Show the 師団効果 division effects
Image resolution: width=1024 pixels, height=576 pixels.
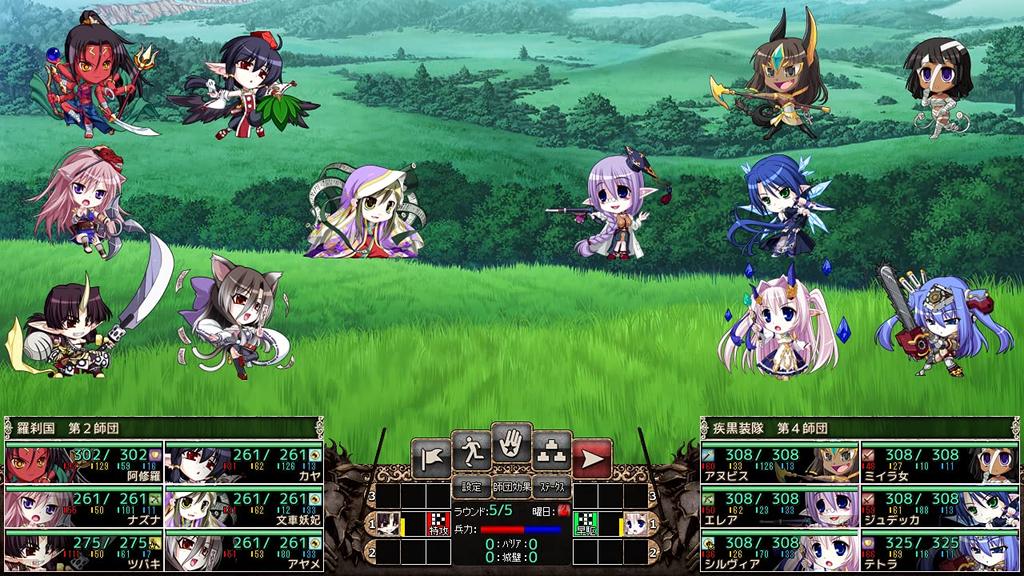[511, 489]
